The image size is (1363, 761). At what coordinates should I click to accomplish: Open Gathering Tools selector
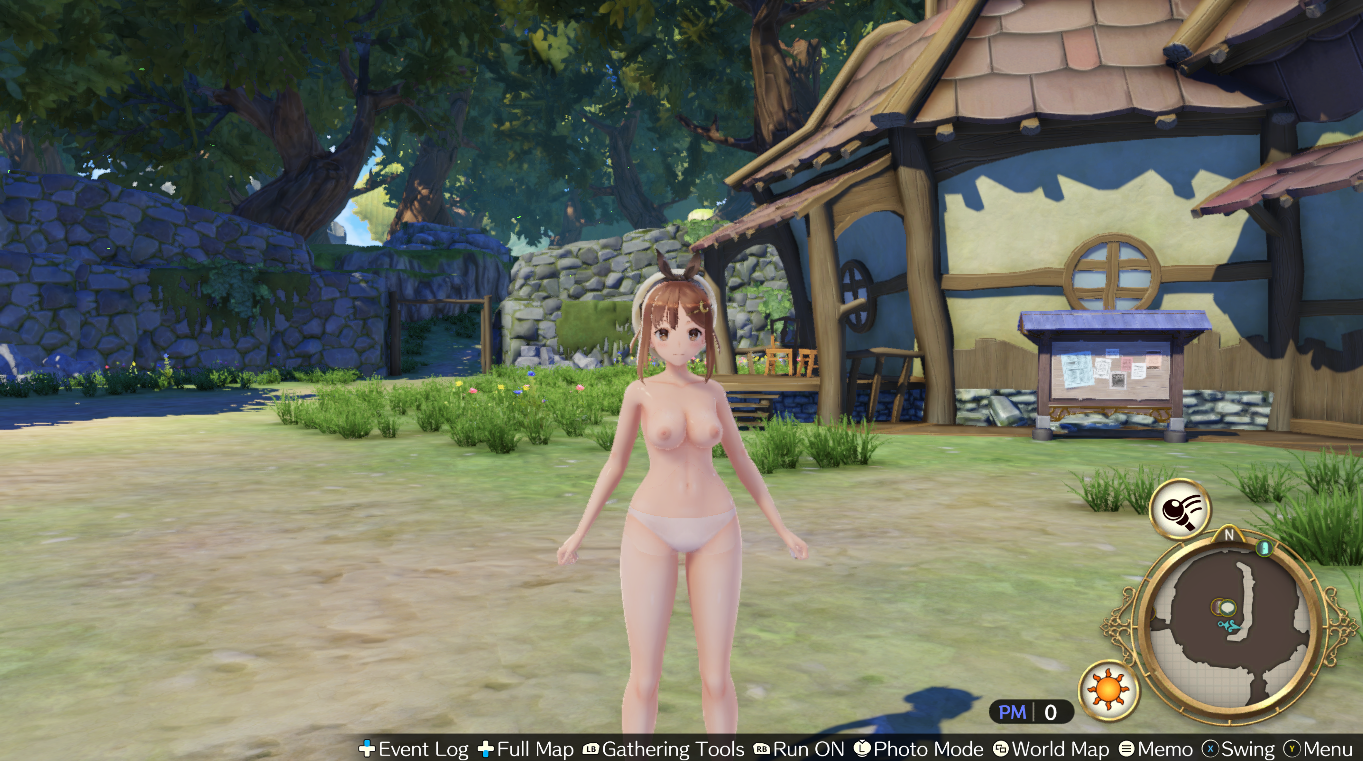663,749
